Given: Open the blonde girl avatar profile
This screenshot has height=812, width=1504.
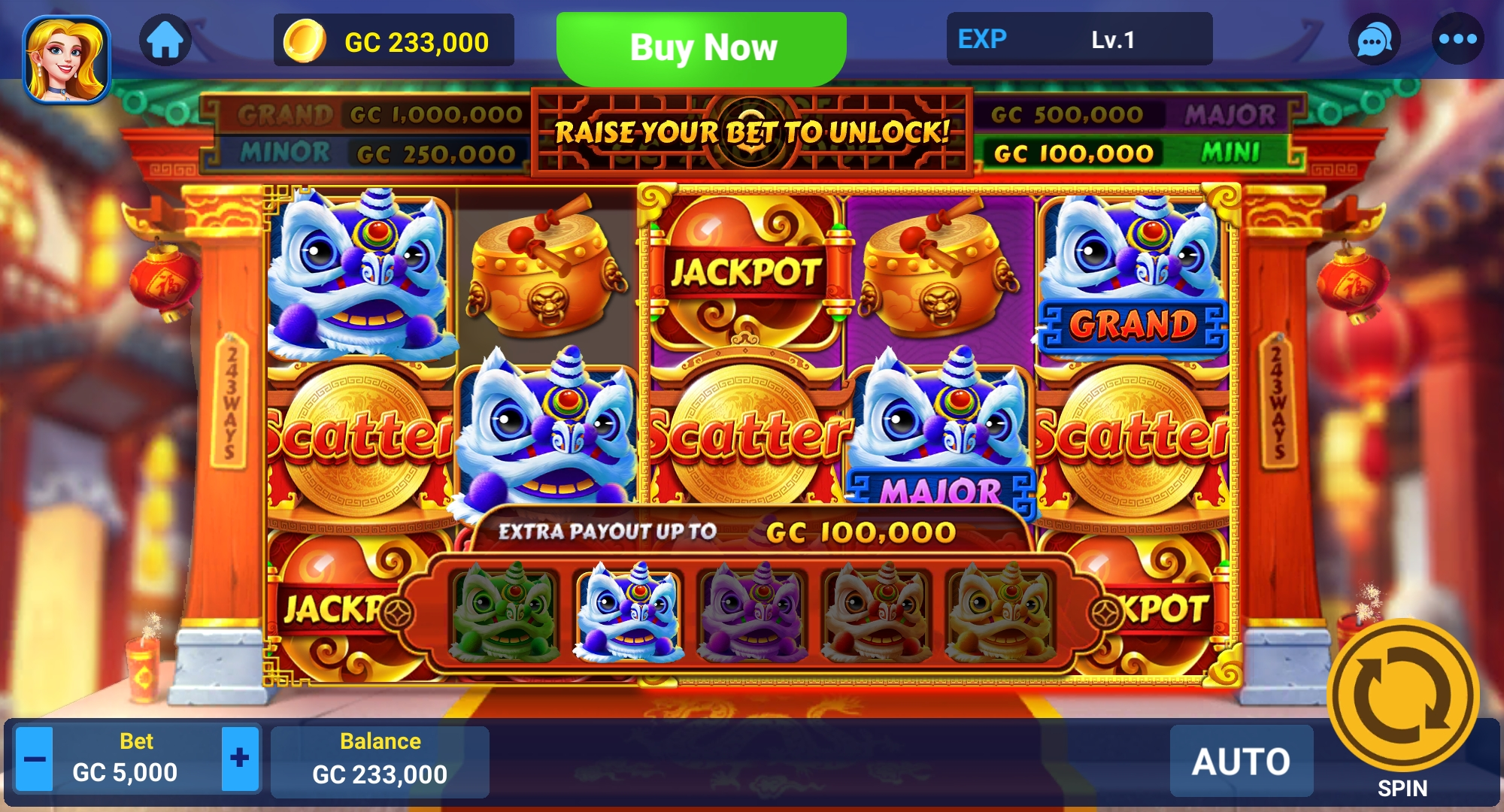Looking at the screenshot, I should point(66,59).
